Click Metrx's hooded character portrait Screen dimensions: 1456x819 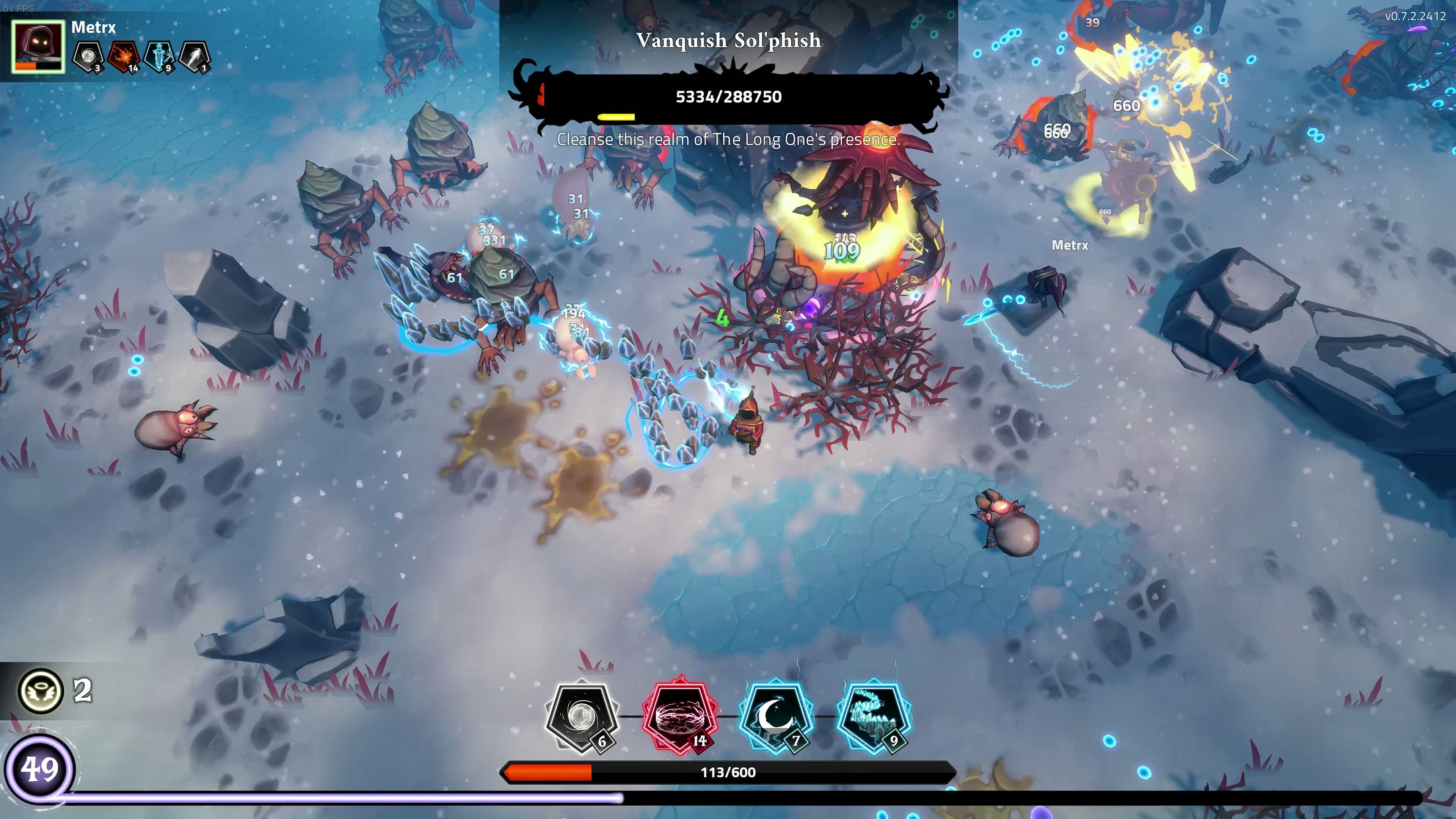point(38,47)
